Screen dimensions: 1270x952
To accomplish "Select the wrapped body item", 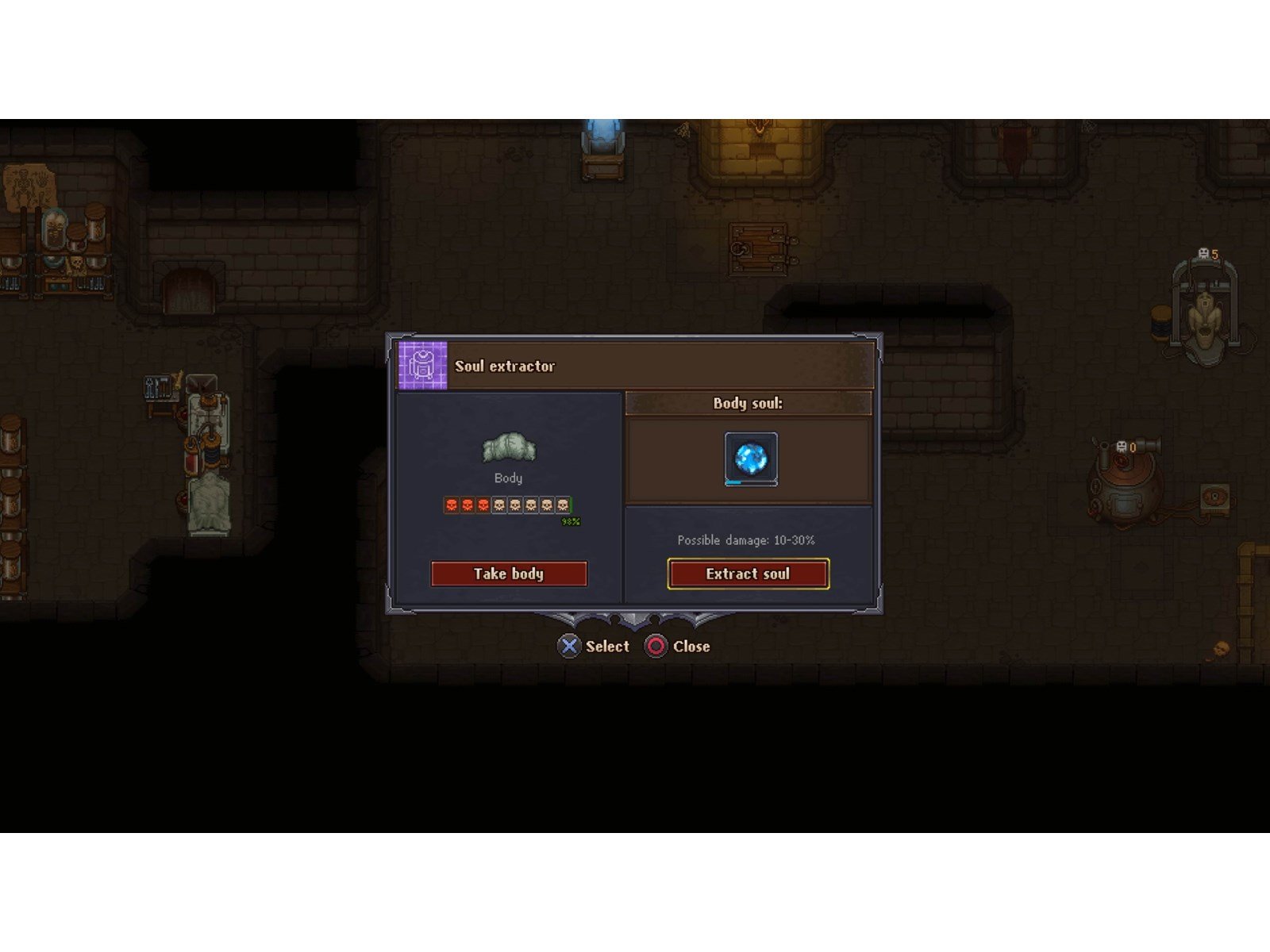I will (509, 448).
